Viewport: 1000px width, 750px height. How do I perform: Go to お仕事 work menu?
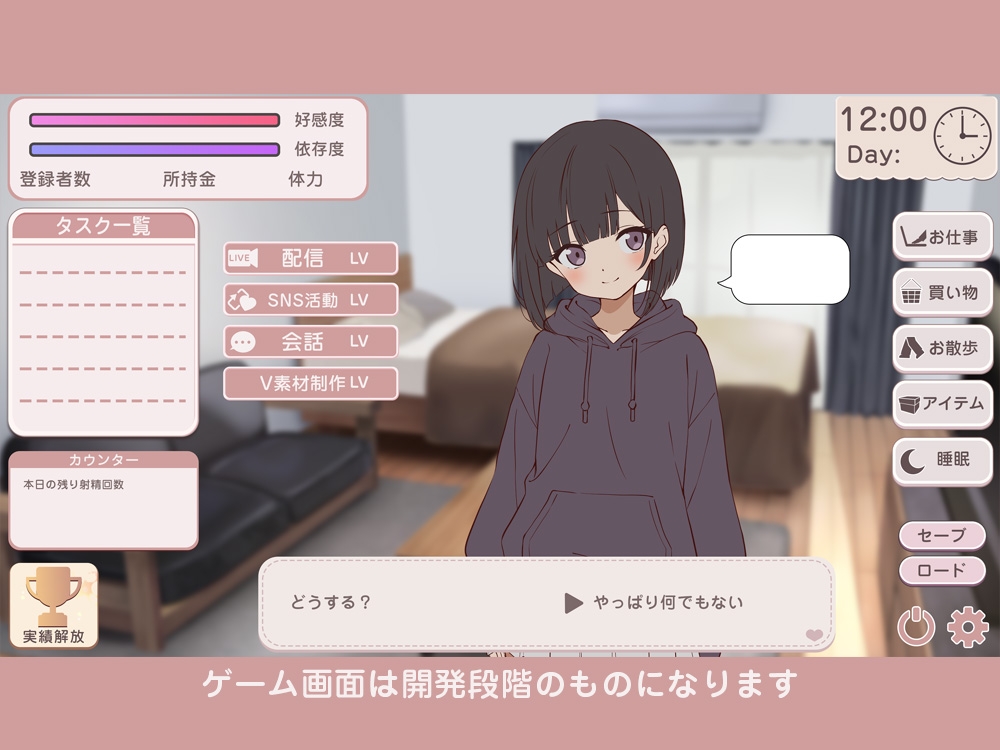(943, 237)
